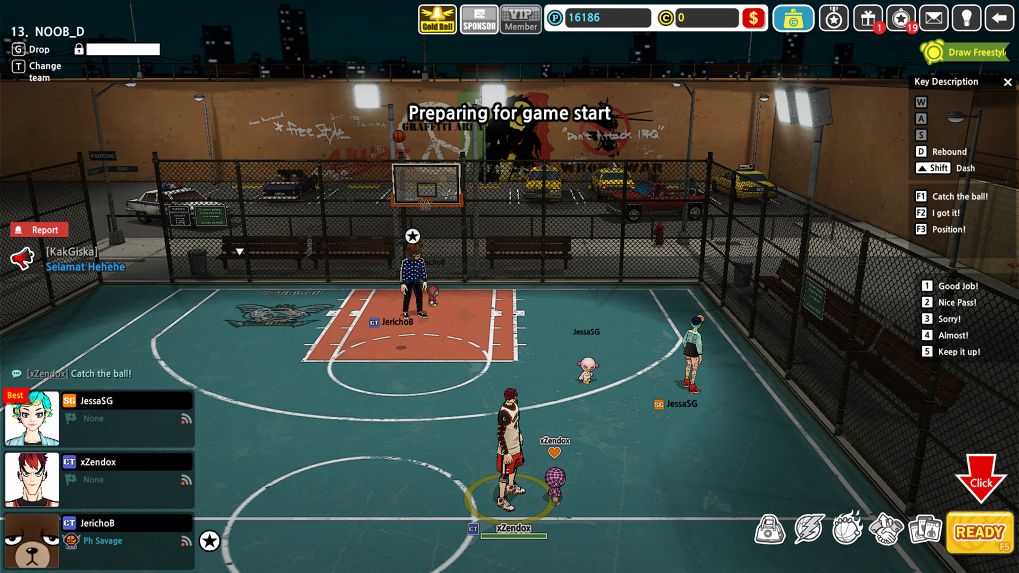Click the yellow READY button
This screenshot has width=1019, height=573.
pyautogui.click(x=979, y=532)
